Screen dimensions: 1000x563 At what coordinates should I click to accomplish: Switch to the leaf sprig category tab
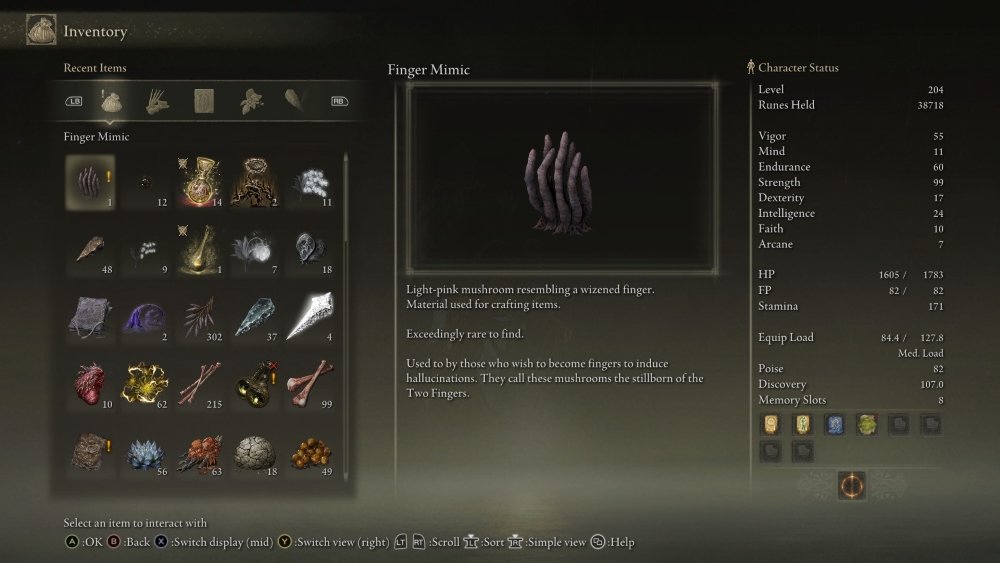coord(250,100)
